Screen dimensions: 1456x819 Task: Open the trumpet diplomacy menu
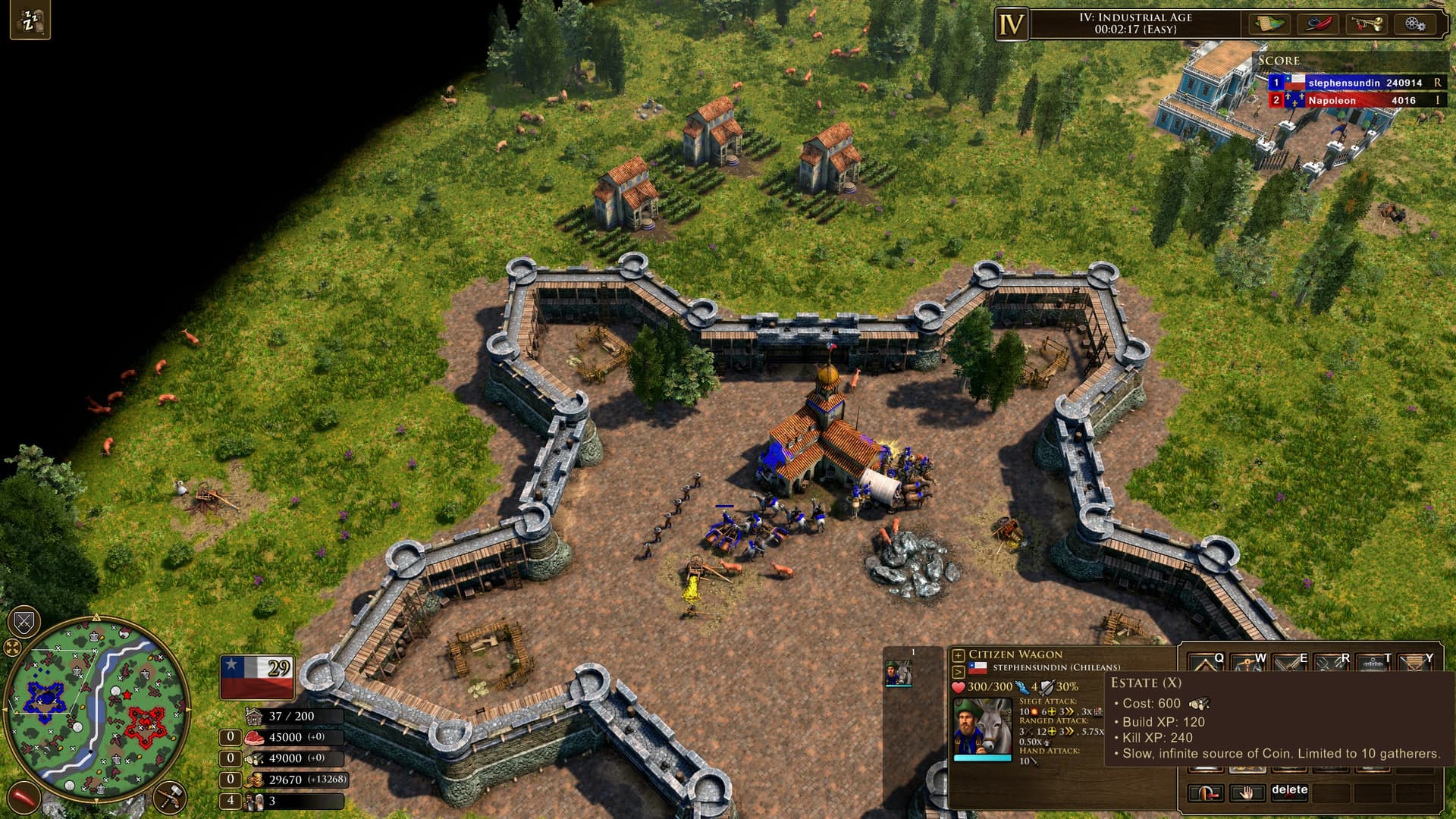[x=1366, y=24]
